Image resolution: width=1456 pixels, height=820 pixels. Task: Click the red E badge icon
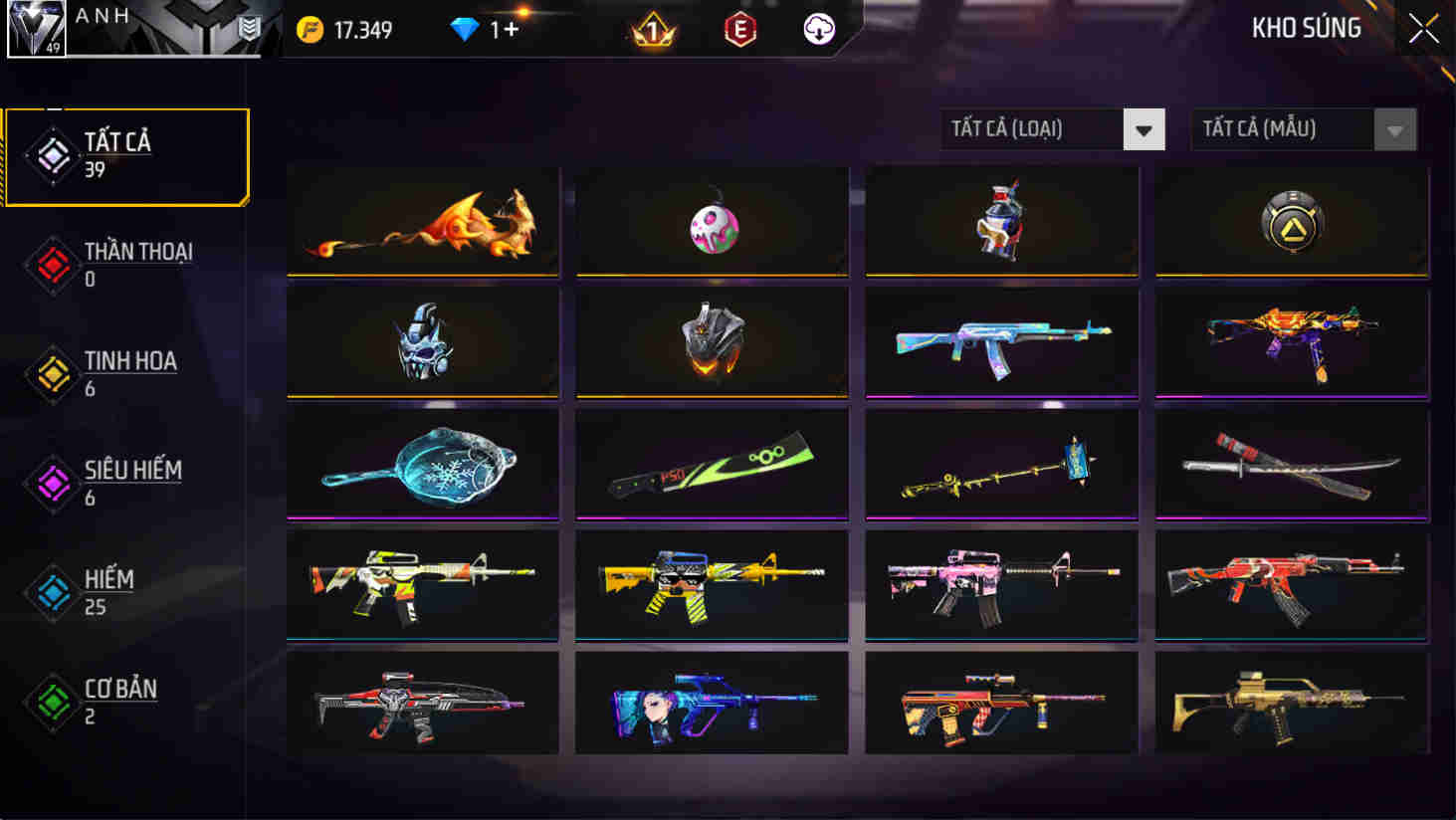(x=738, y=30)
